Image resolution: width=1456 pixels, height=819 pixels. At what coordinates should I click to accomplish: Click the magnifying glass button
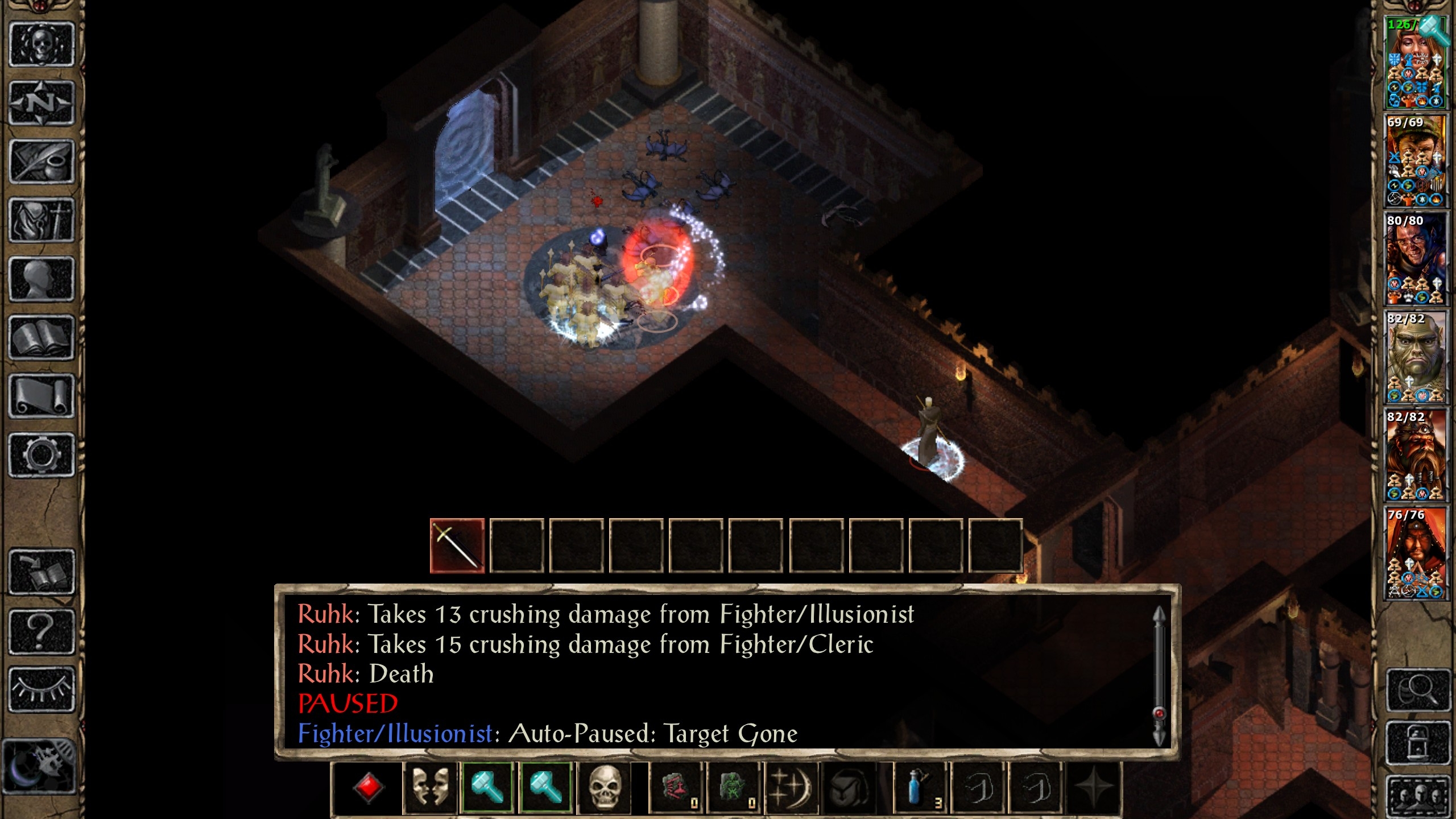[1417, 690]
